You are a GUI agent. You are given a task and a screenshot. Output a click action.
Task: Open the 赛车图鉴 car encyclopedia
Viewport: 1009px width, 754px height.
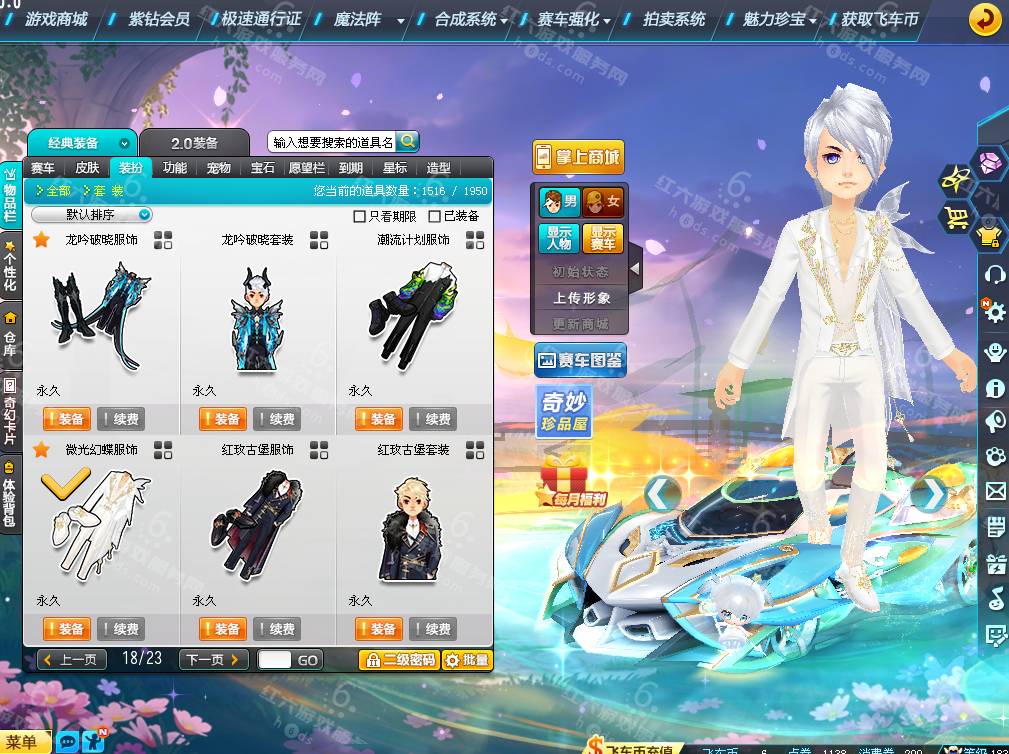tap(580, 360)
